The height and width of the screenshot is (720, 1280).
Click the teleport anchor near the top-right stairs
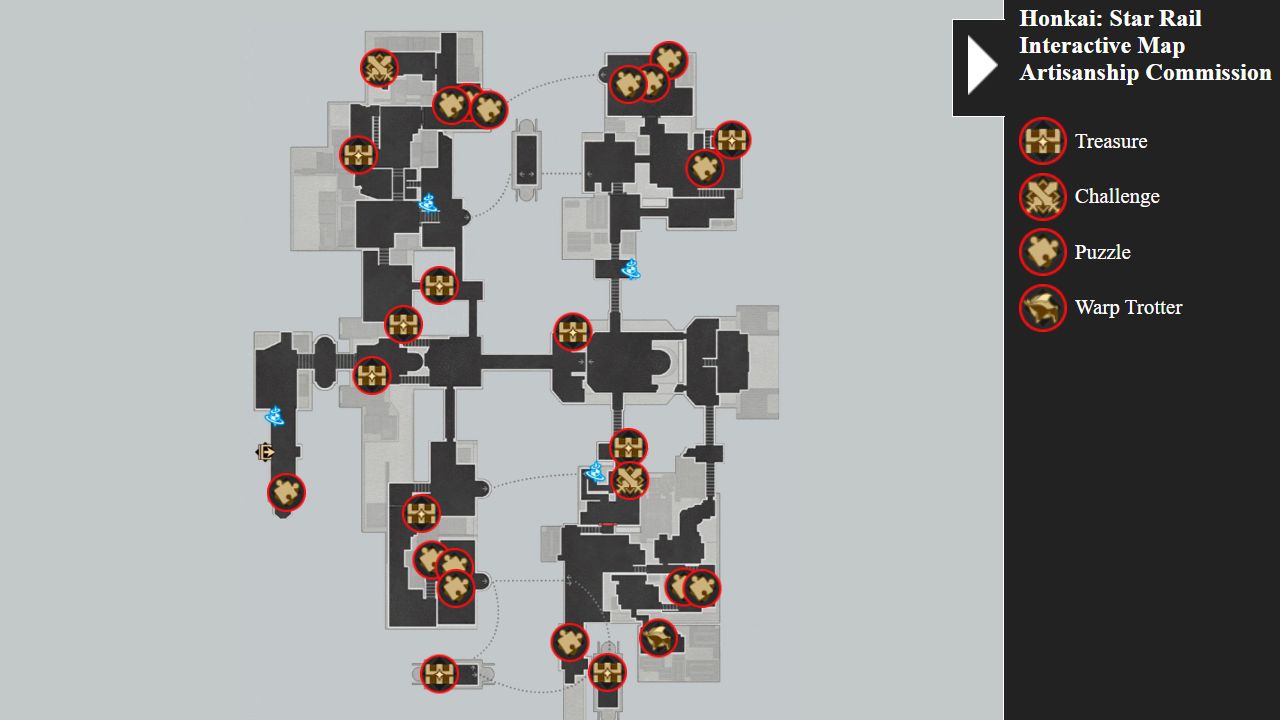pos(630,267)
